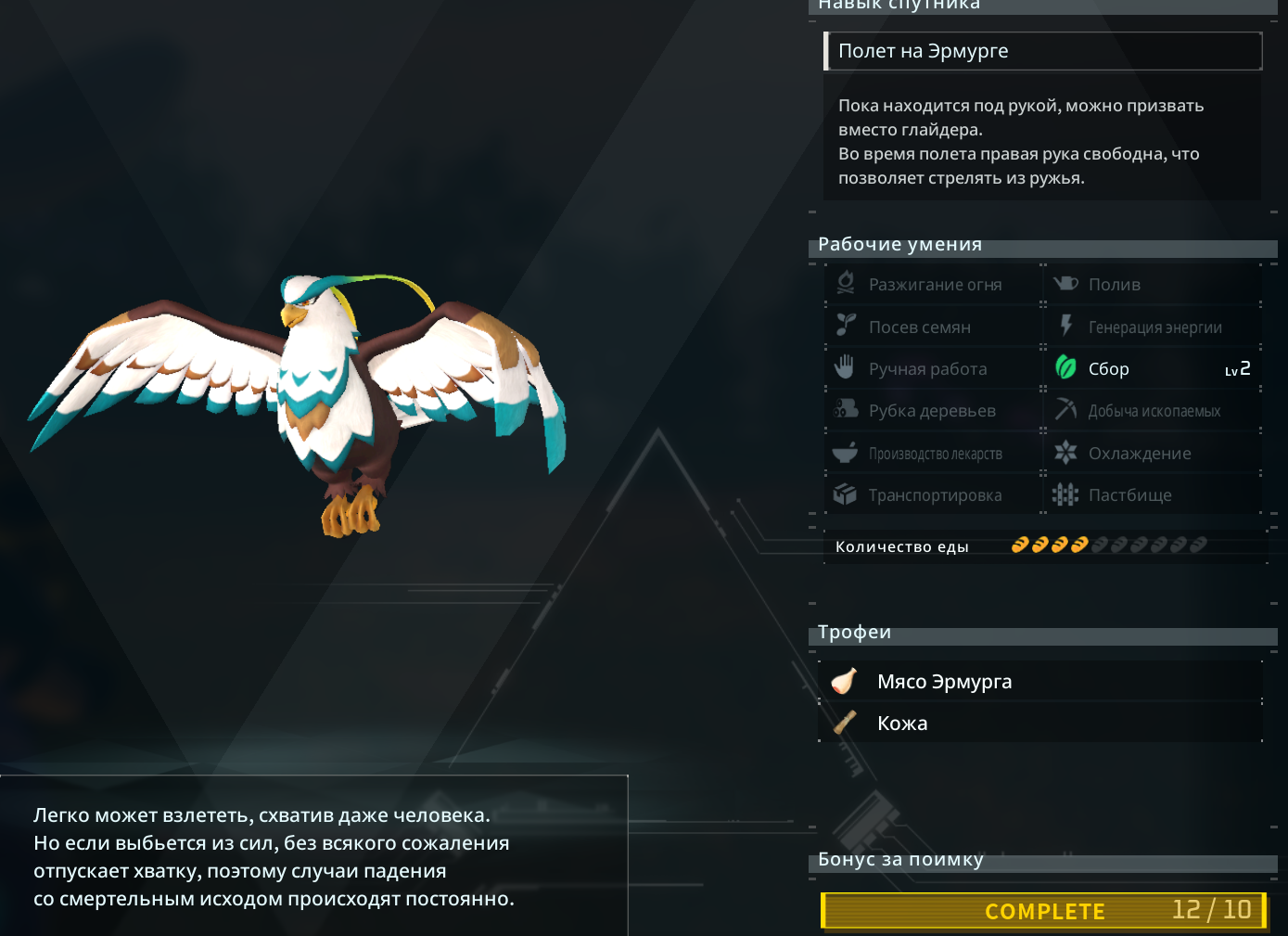Click the Кожа trophy row
This screenshot has width=1288, height=936.
(x=1039, y=724)
